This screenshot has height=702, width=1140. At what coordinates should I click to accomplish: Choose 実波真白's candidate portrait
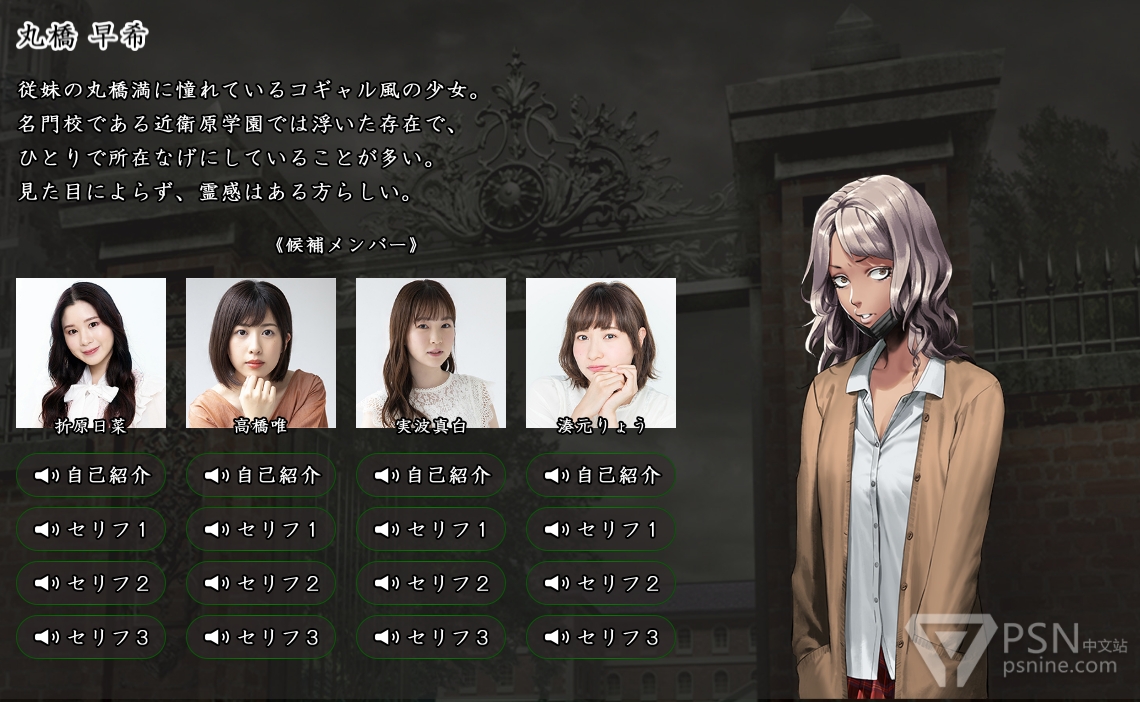431,352
